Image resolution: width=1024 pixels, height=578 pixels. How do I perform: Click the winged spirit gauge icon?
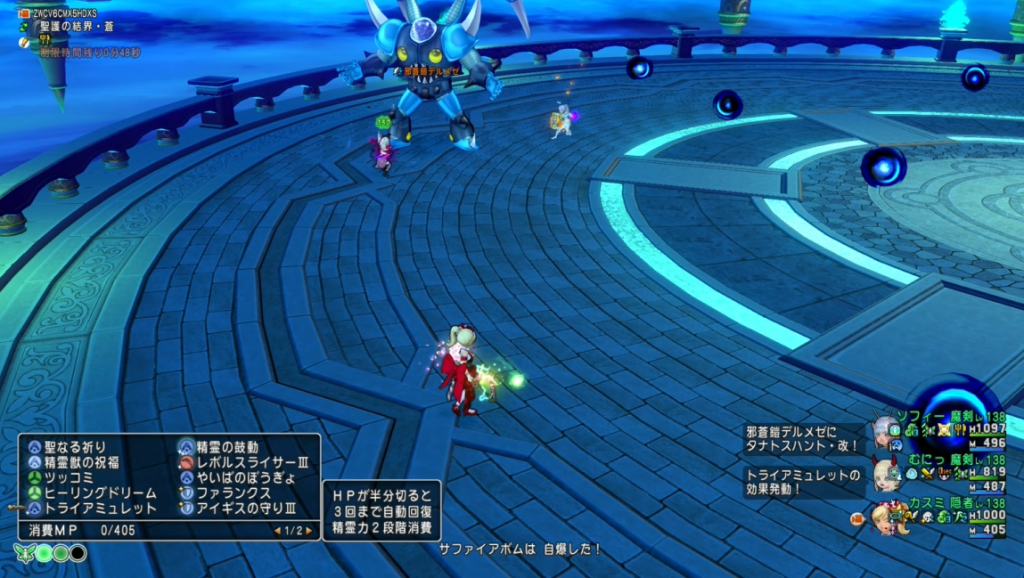point(25,553)
